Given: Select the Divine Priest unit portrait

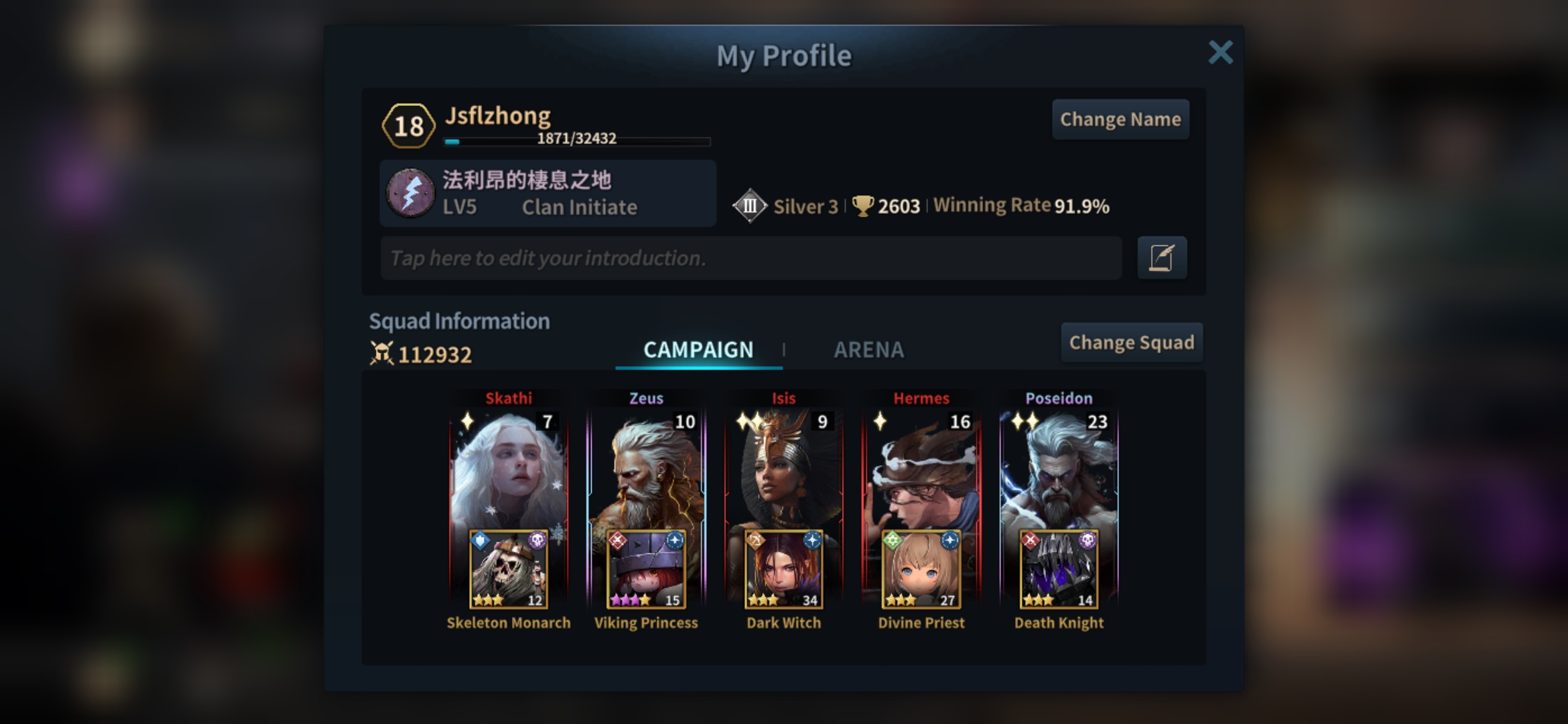Looking at the screenshot, I should tap(921, 570).
